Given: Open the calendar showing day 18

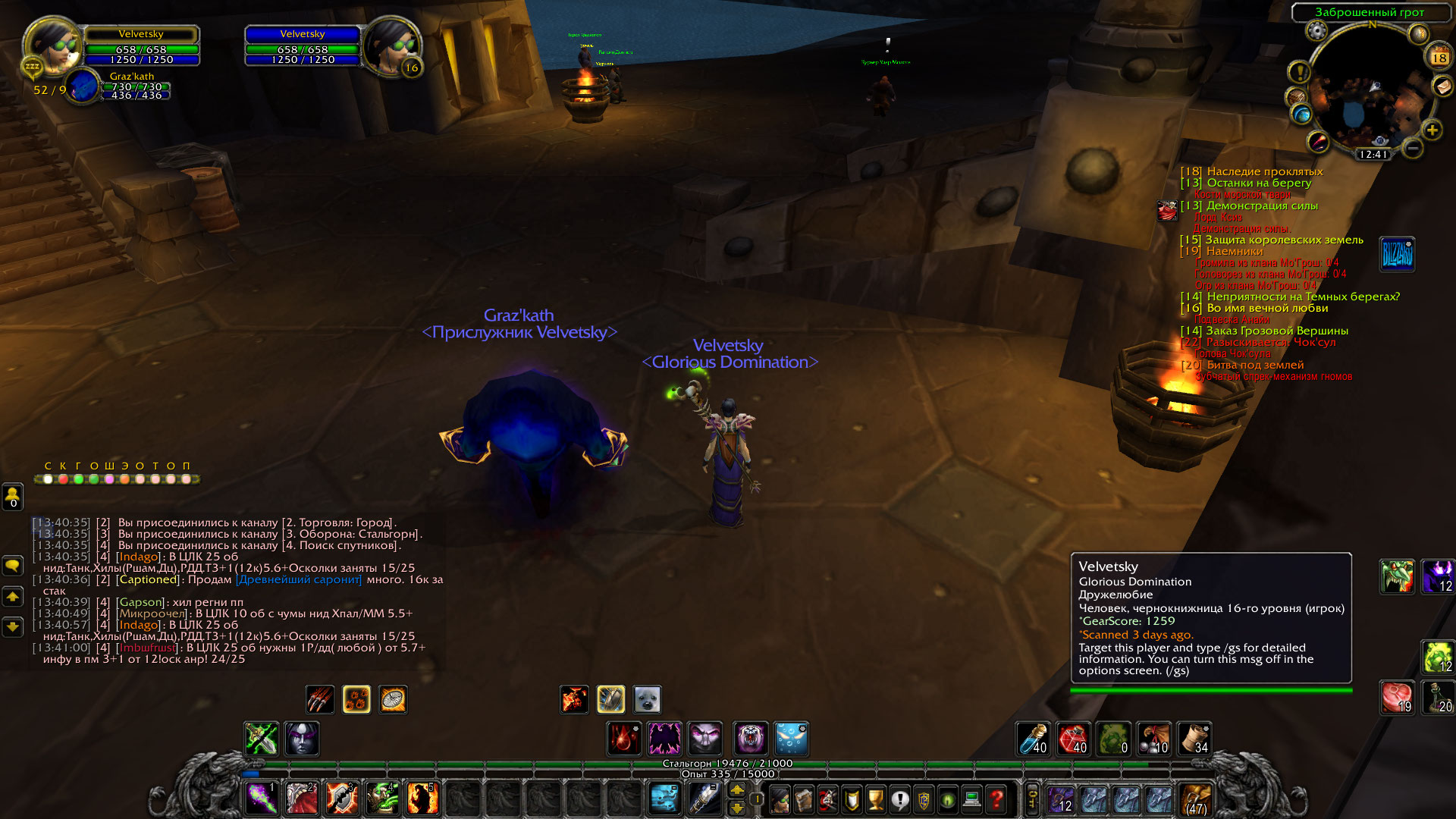Looking at the screenshot, I should coord(1439,56).
